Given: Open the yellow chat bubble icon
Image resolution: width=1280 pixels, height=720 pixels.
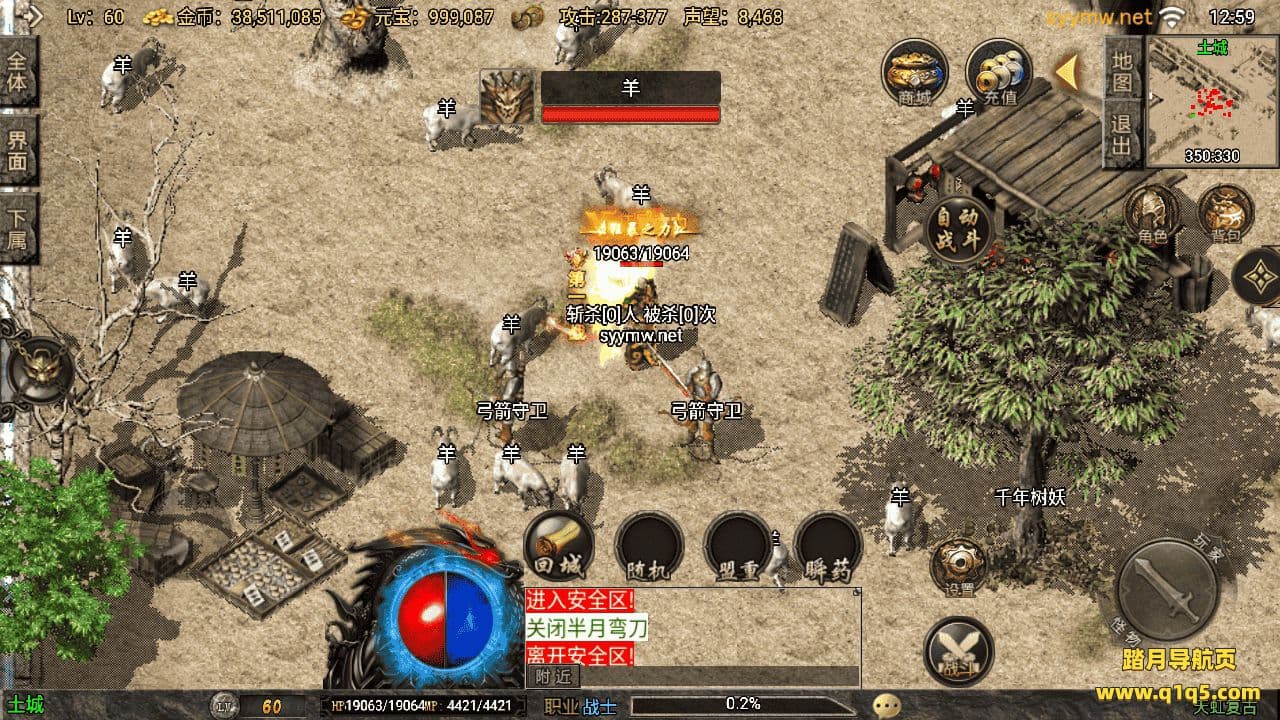Looking at the screenshot, I should 886,706.
